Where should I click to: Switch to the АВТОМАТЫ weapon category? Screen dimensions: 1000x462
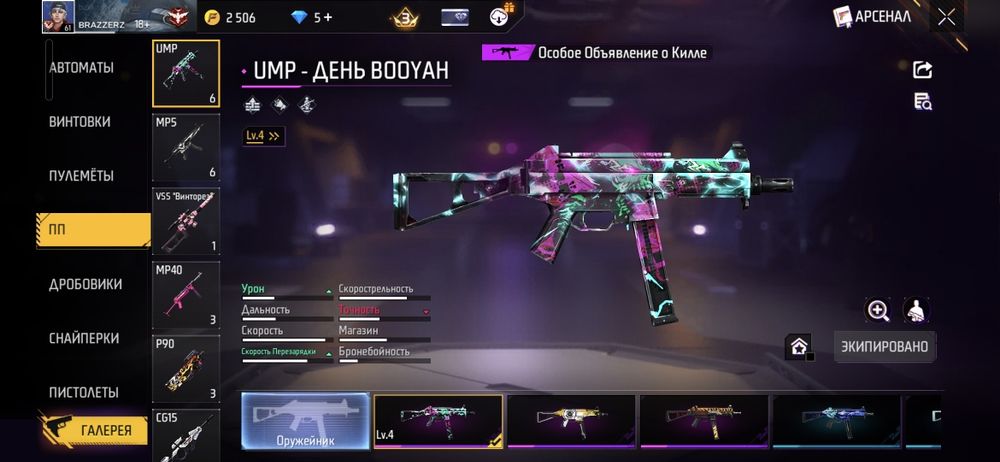pyautogui.click(x=81, y=68)
